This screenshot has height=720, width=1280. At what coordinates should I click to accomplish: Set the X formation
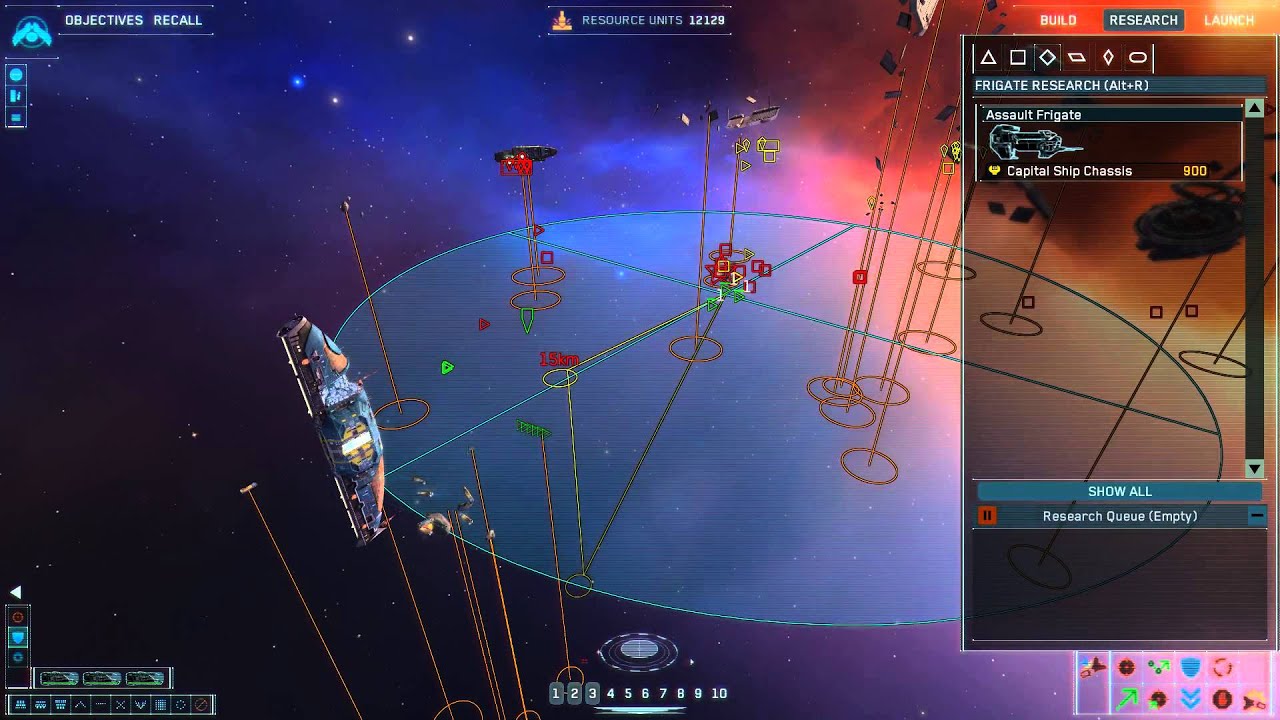(121, 705)
